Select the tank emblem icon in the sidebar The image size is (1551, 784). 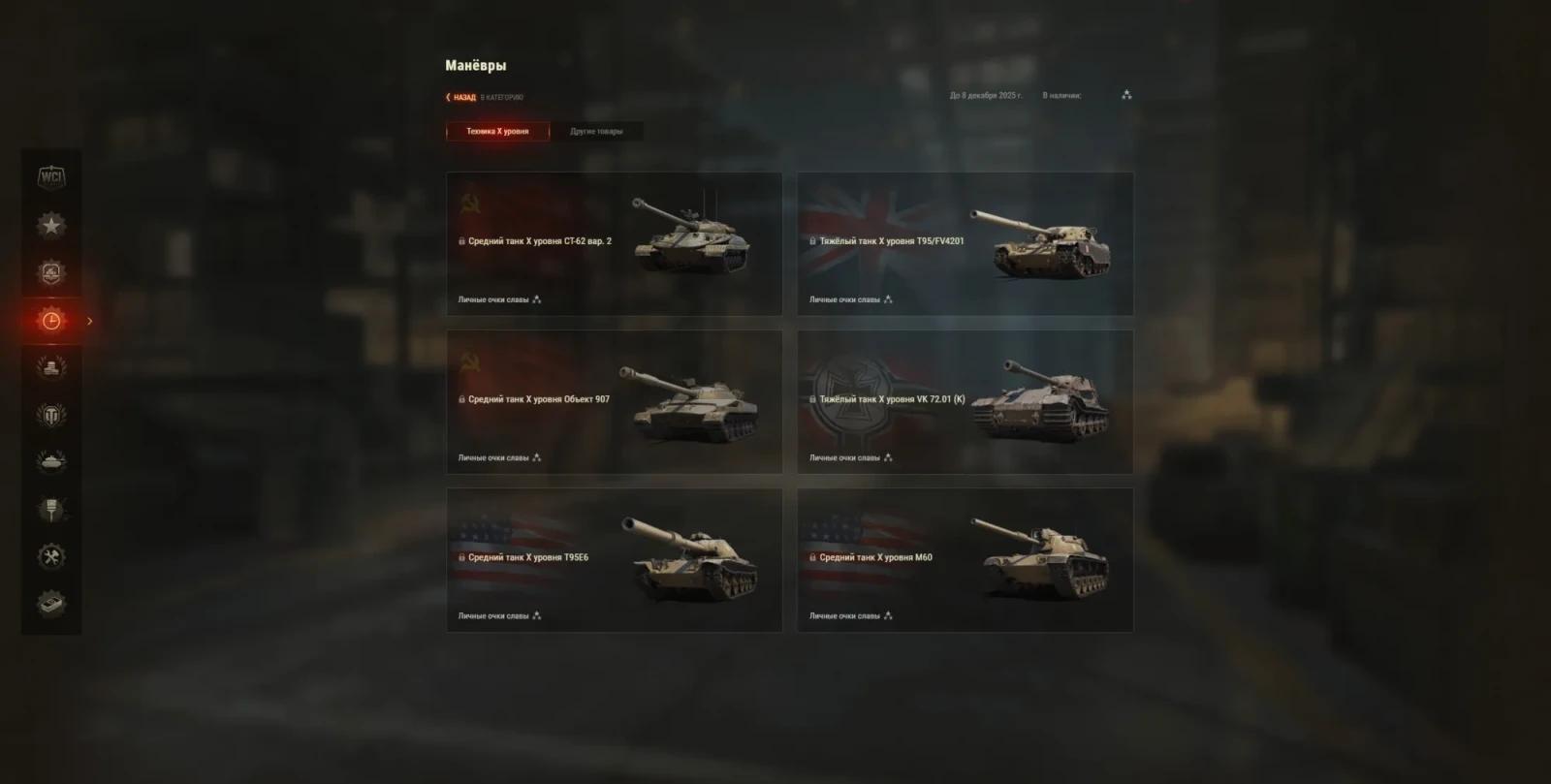pos(51,461)
